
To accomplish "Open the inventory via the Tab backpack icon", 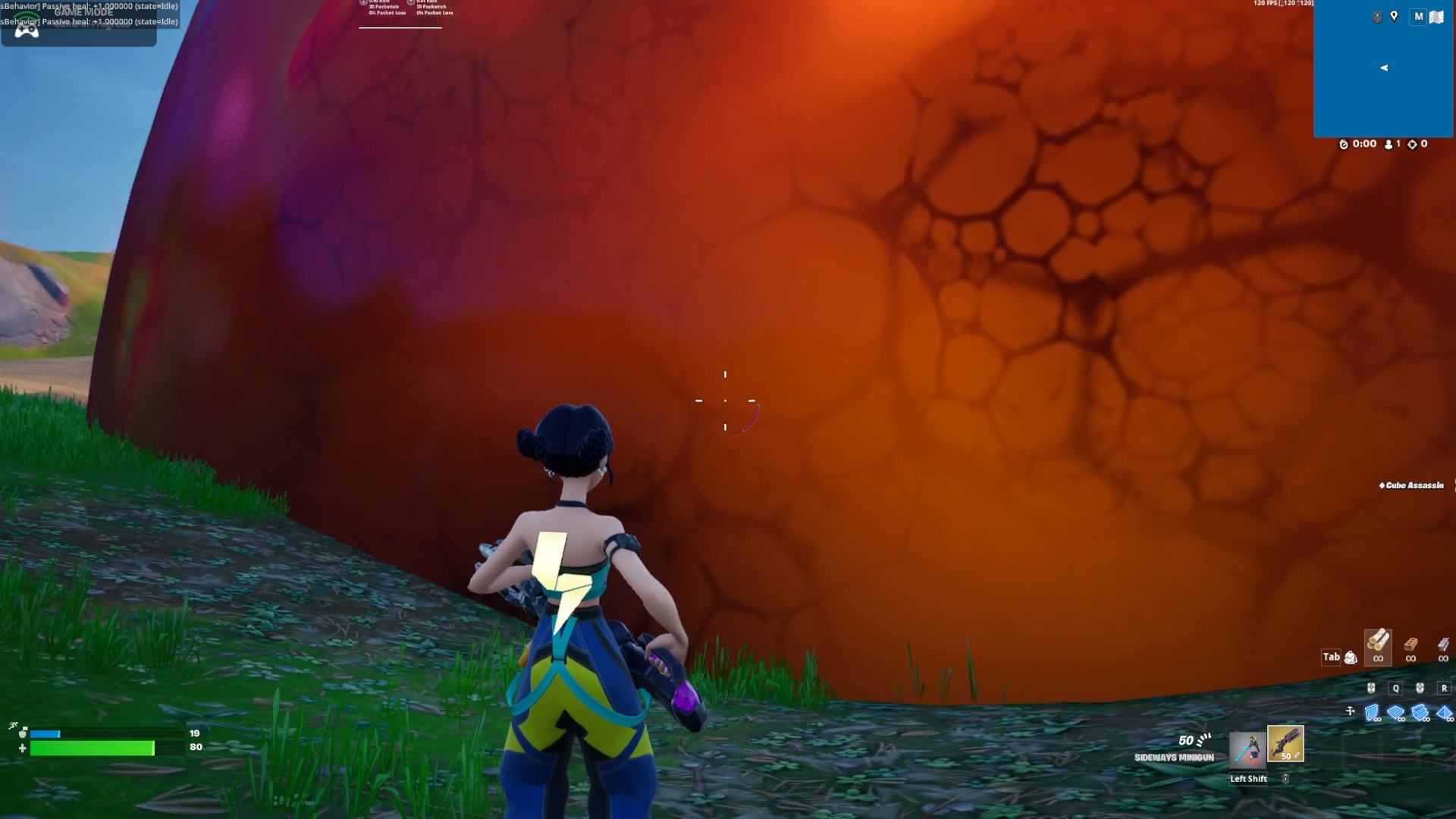I will (x=1349, y=657).
